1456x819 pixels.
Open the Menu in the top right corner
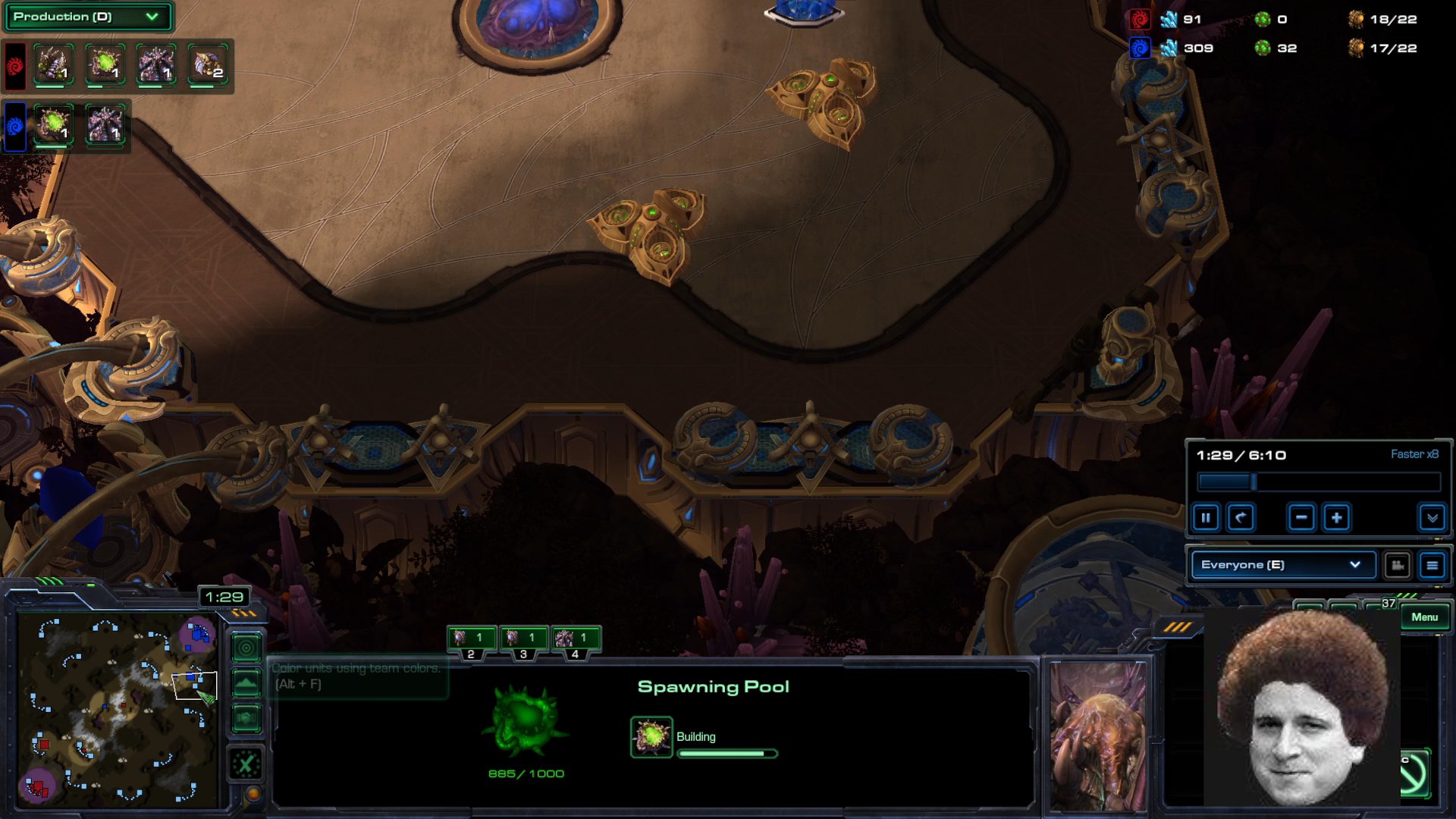(1425, 617)
